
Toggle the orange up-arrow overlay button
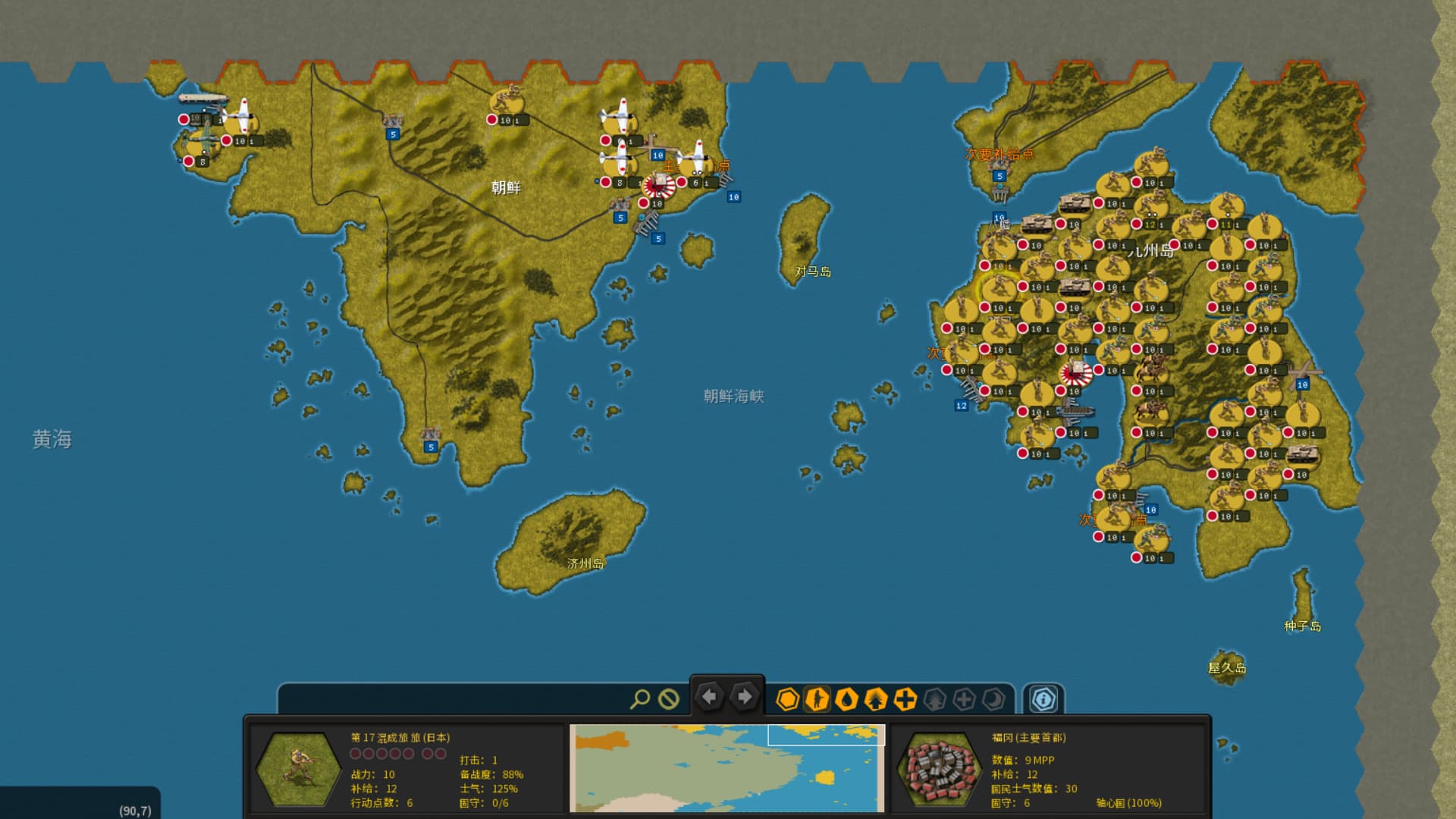pos(876,699)
